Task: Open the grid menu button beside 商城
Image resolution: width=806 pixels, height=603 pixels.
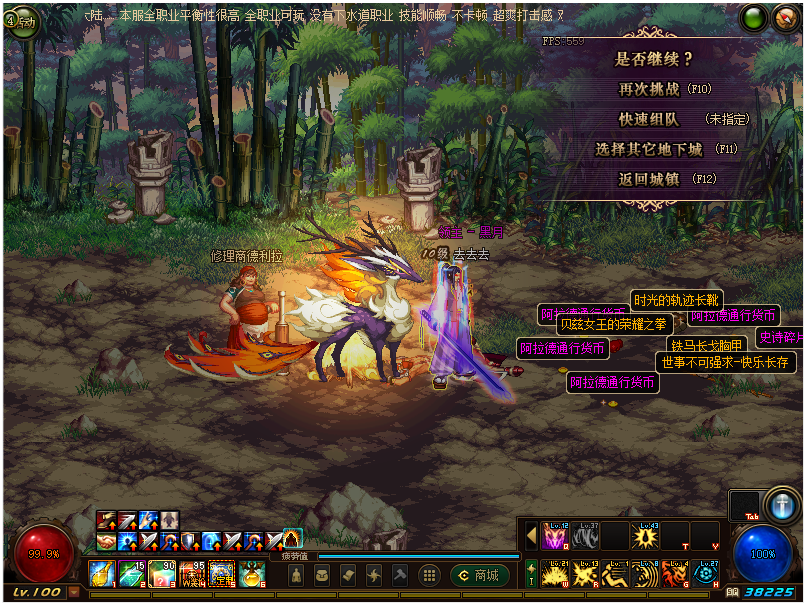Action: pos(429,575)
